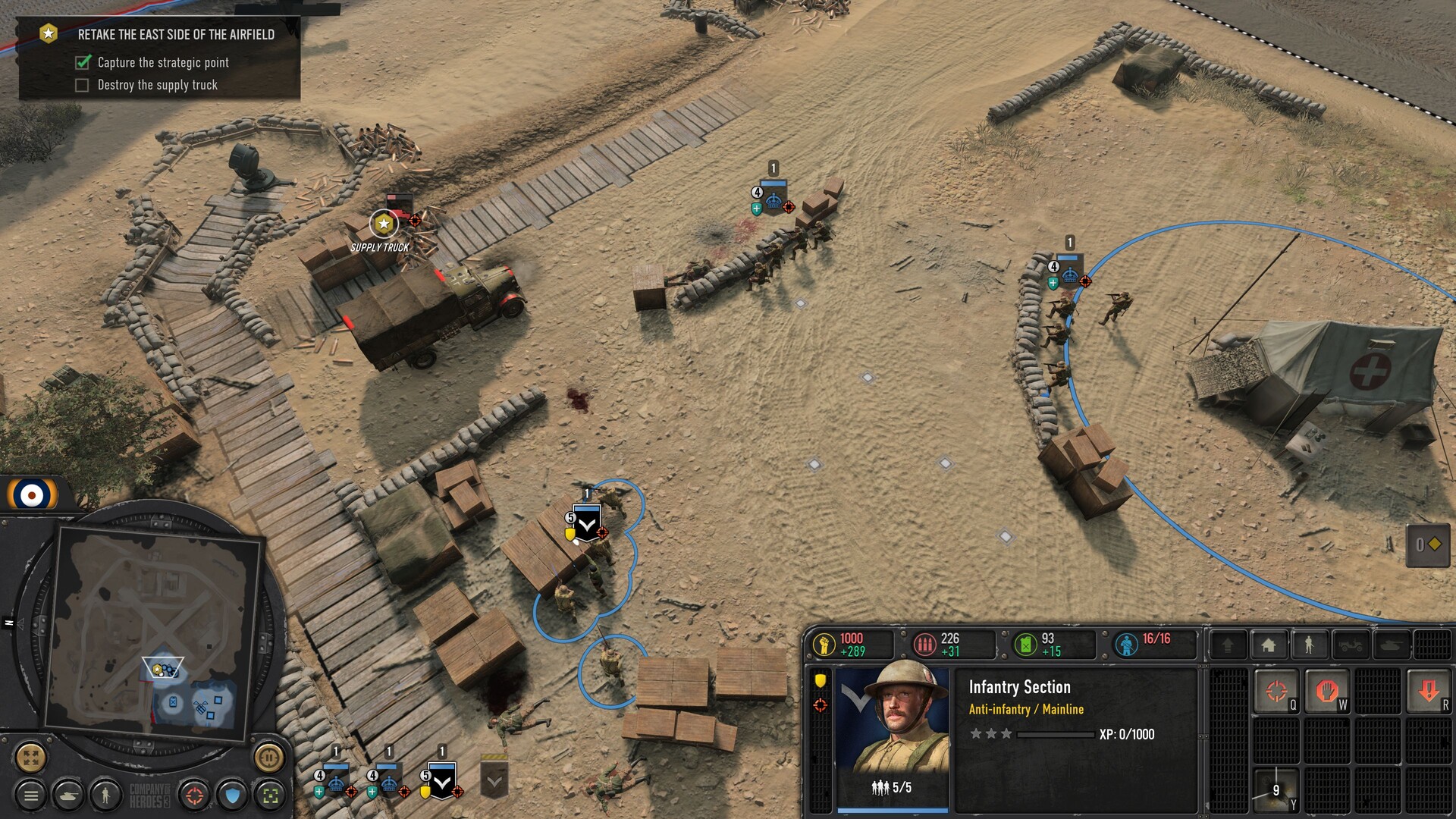Issue the red hand stop command (W)
The width and height of the screenshot is (1456, 819).
[1326, 691]
